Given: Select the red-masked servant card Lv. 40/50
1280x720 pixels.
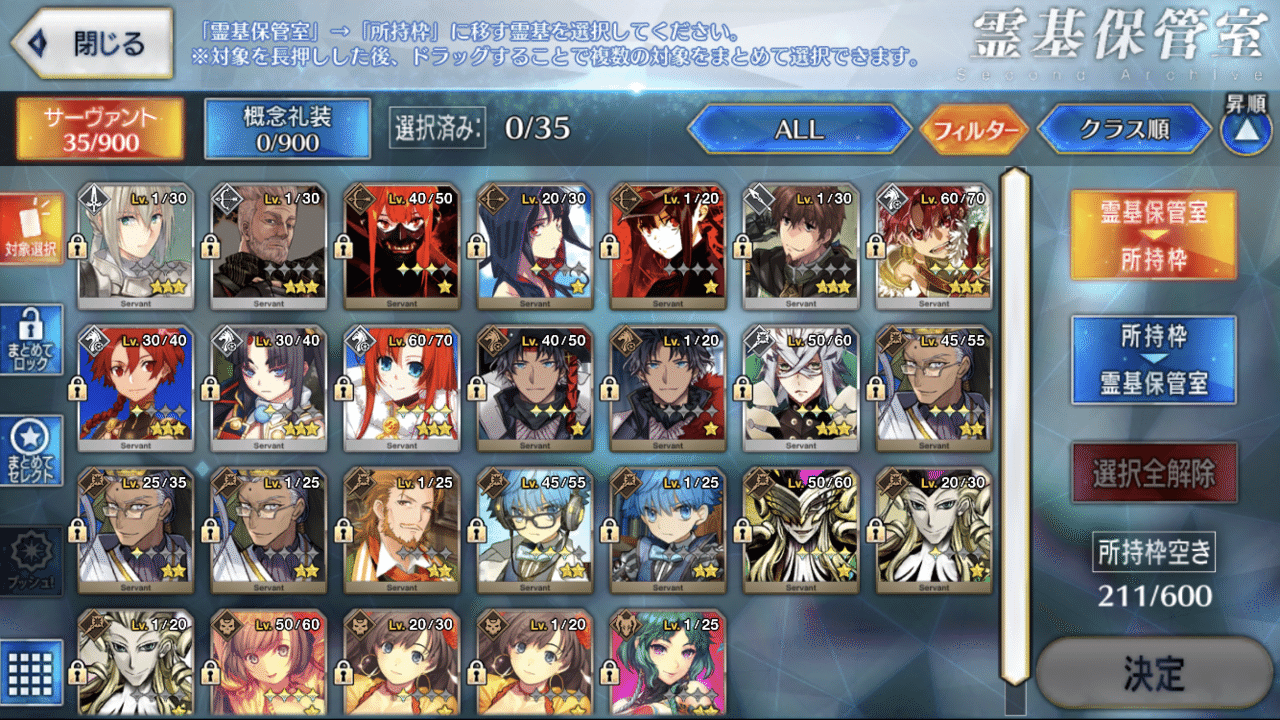Looking at the screenshot, I should 400,245.
